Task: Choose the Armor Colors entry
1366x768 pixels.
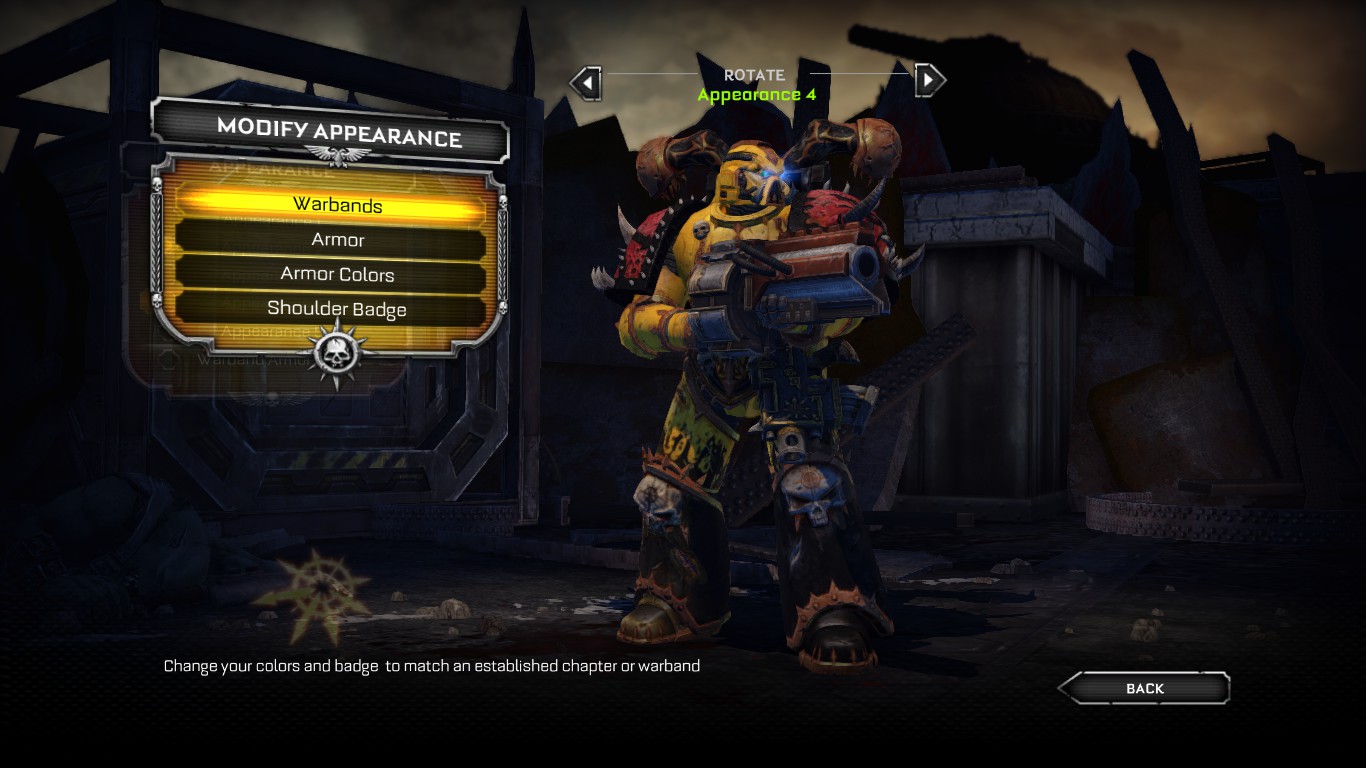Action: pos(337,274)
